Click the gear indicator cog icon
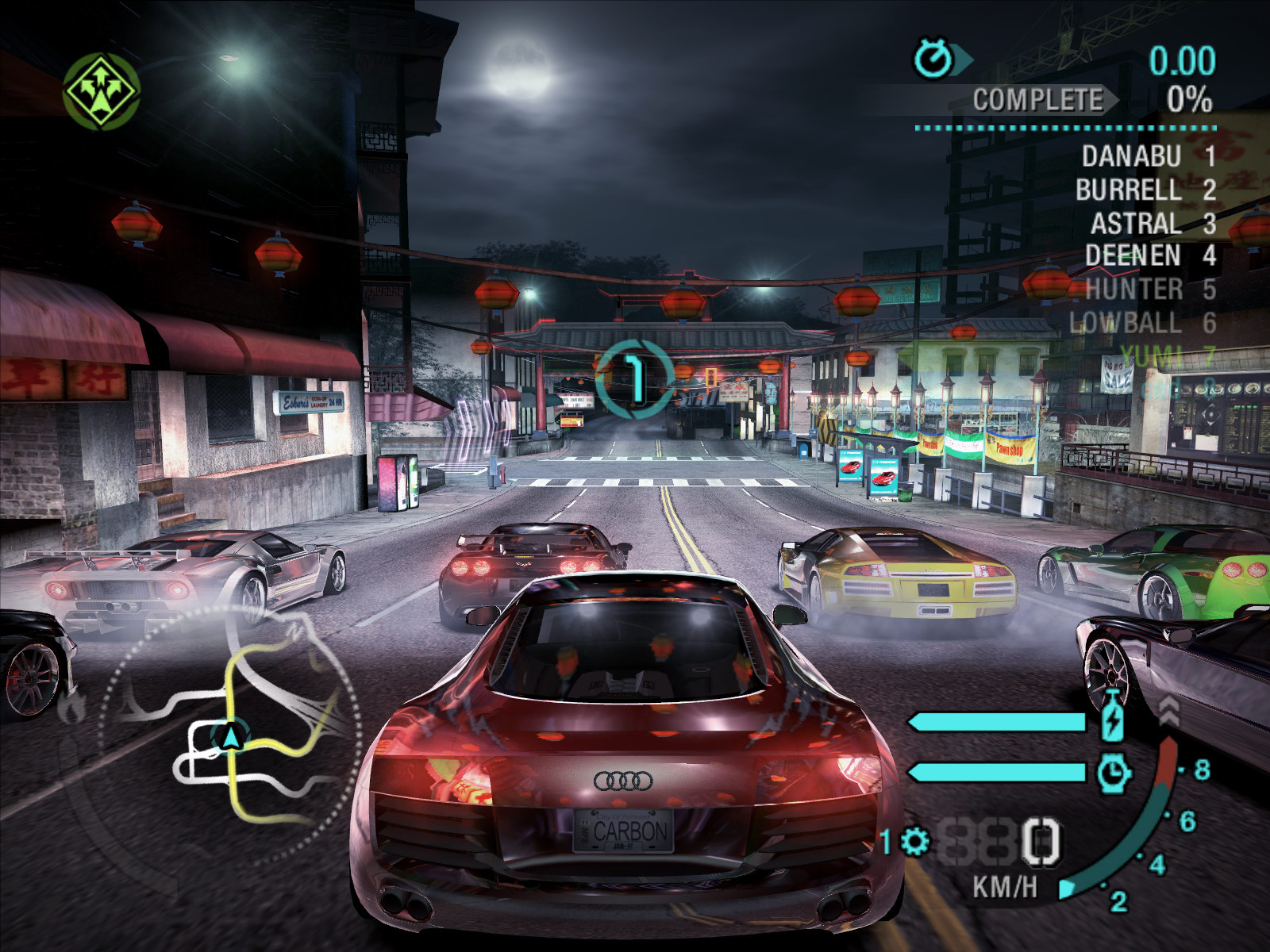The height and width of the screenshot is (952, 1270). [x=914, y=842]
